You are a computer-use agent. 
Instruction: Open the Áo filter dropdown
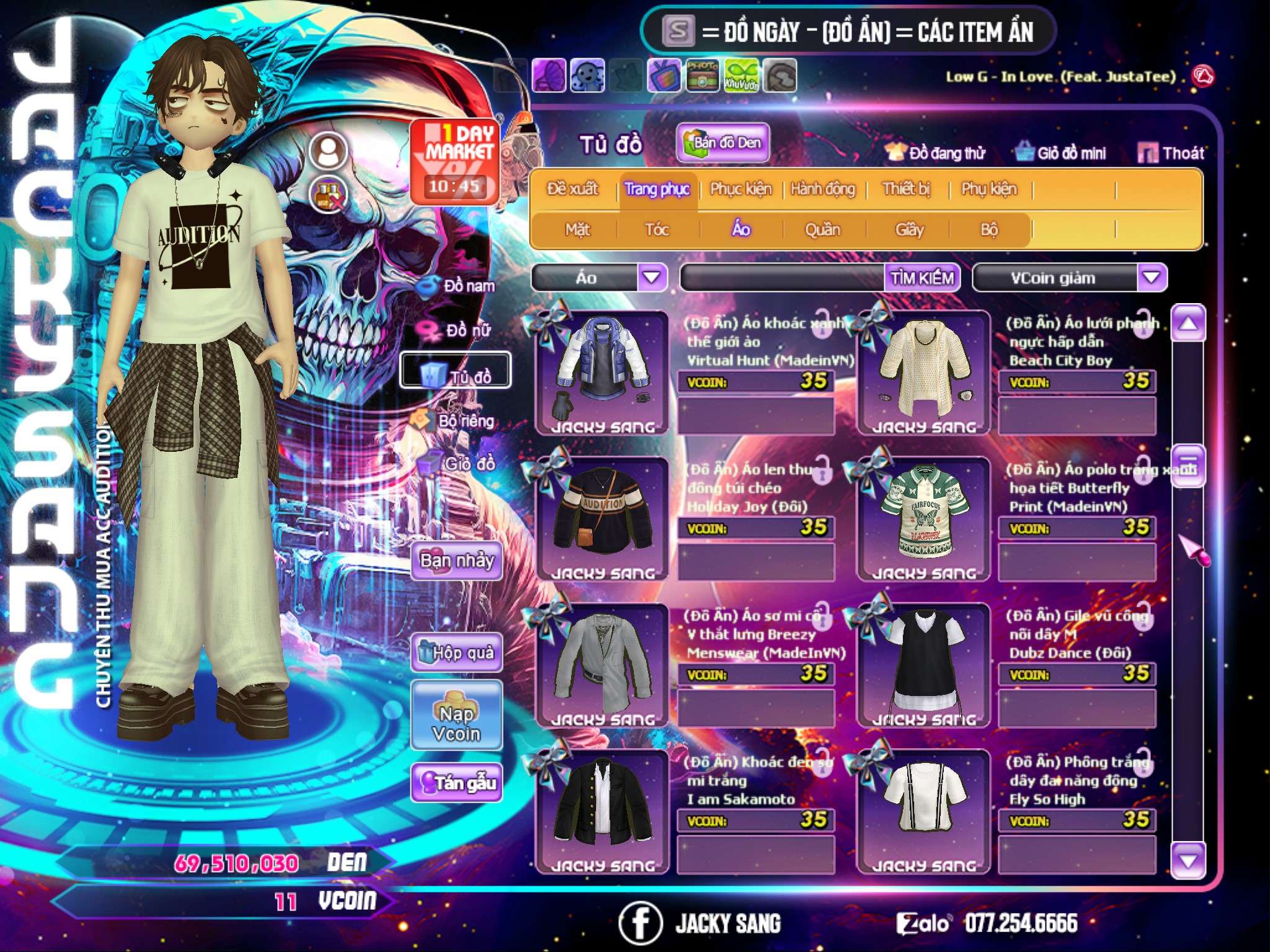pyautogui.click(x=652, y=277)
